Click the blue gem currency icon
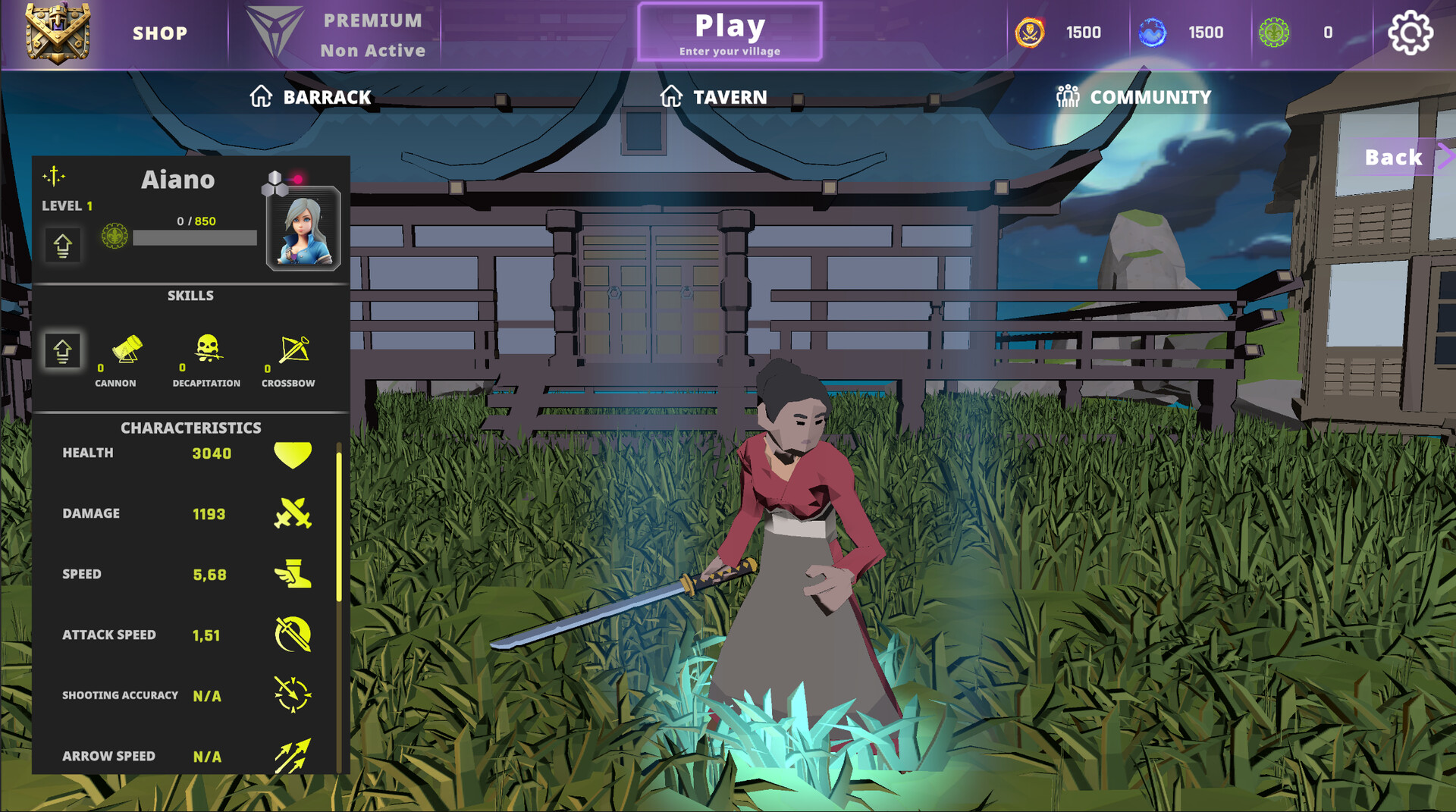 coord(1152,32)
